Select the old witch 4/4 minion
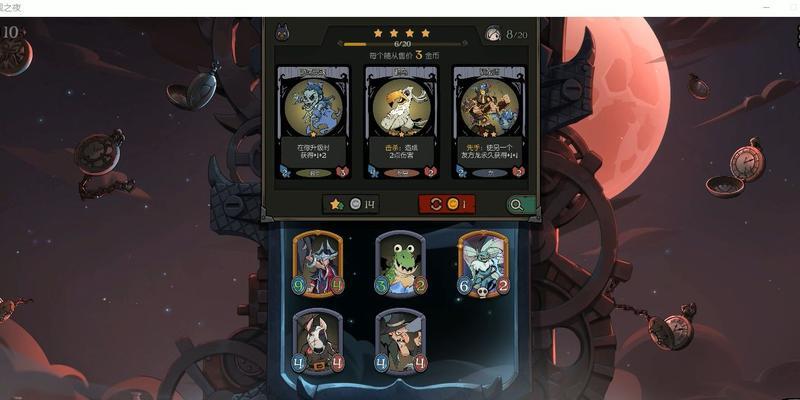Image resolution: width=800 pixels, height=400 pixels. pos(400,341)
